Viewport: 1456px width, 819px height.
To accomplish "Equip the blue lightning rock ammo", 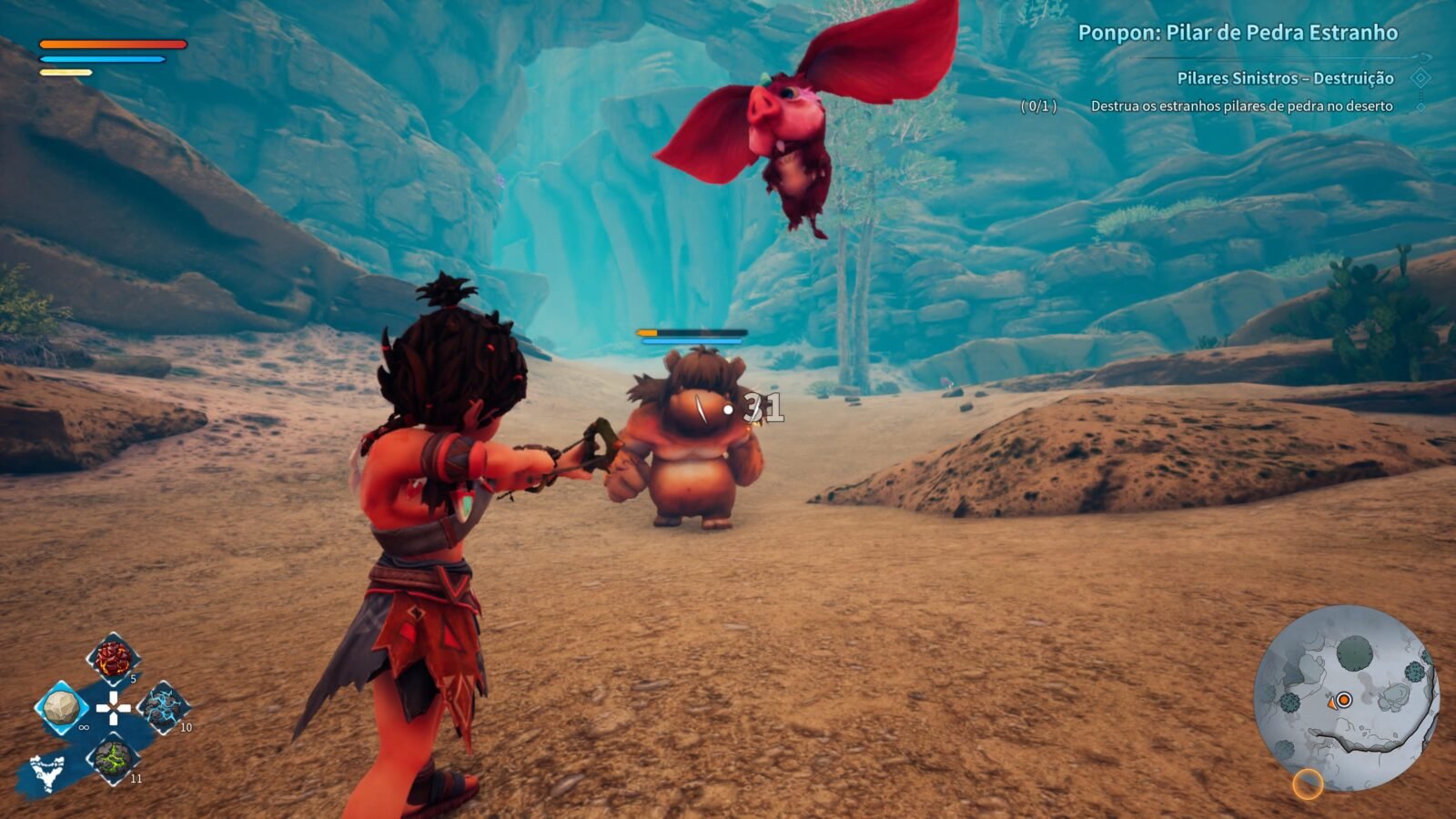I will [x=163, y=707].
